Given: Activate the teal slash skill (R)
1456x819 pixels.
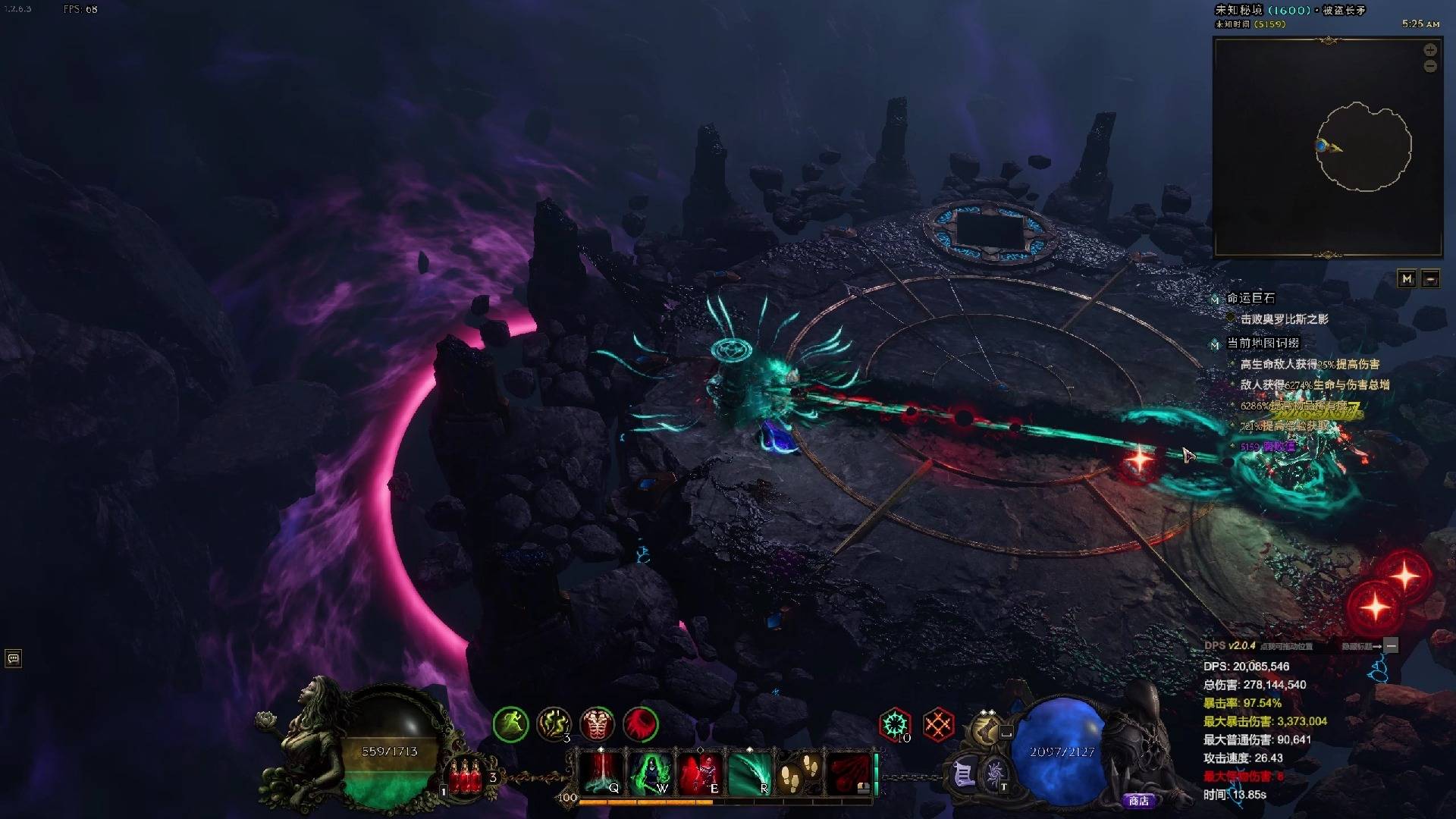Looking at the screenshot, I should [748, 772].
